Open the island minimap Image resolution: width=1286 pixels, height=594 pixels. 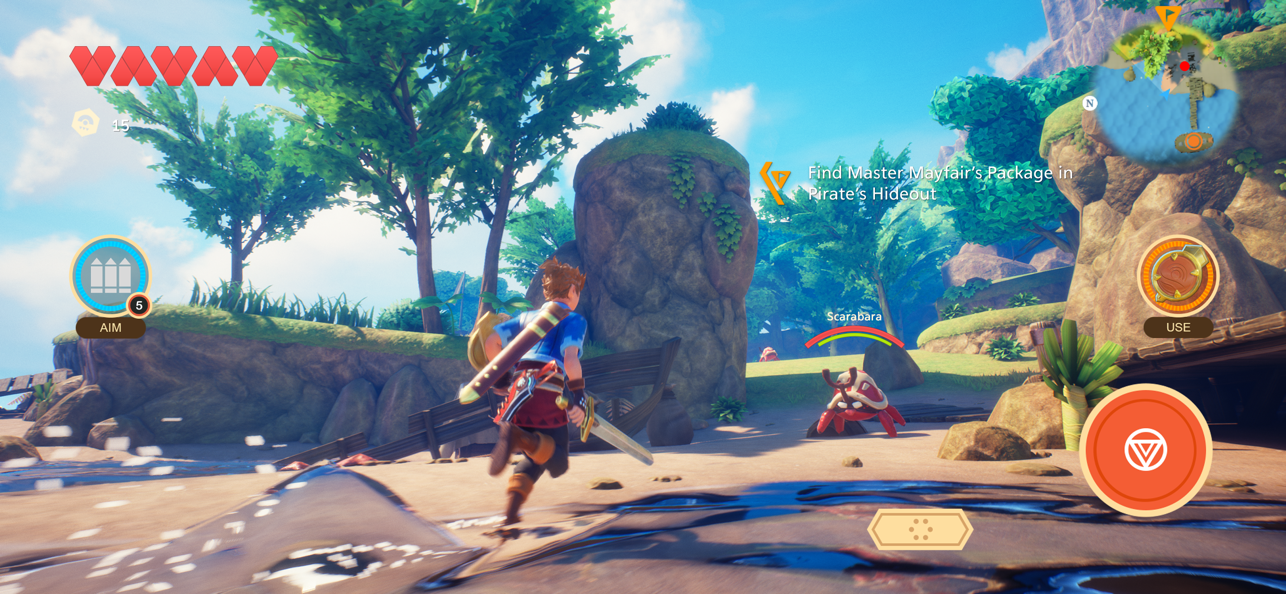pyautogui.click(x=1166, y=92)
